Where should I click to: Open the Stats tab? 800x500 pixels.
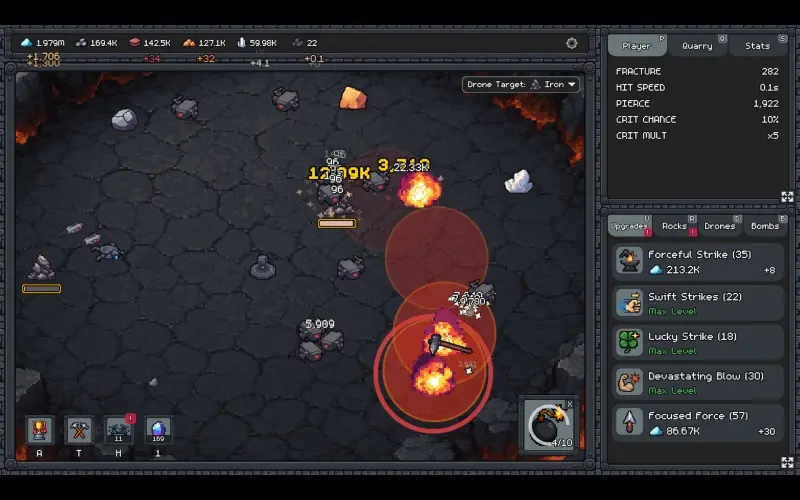[x=757, y=46]
